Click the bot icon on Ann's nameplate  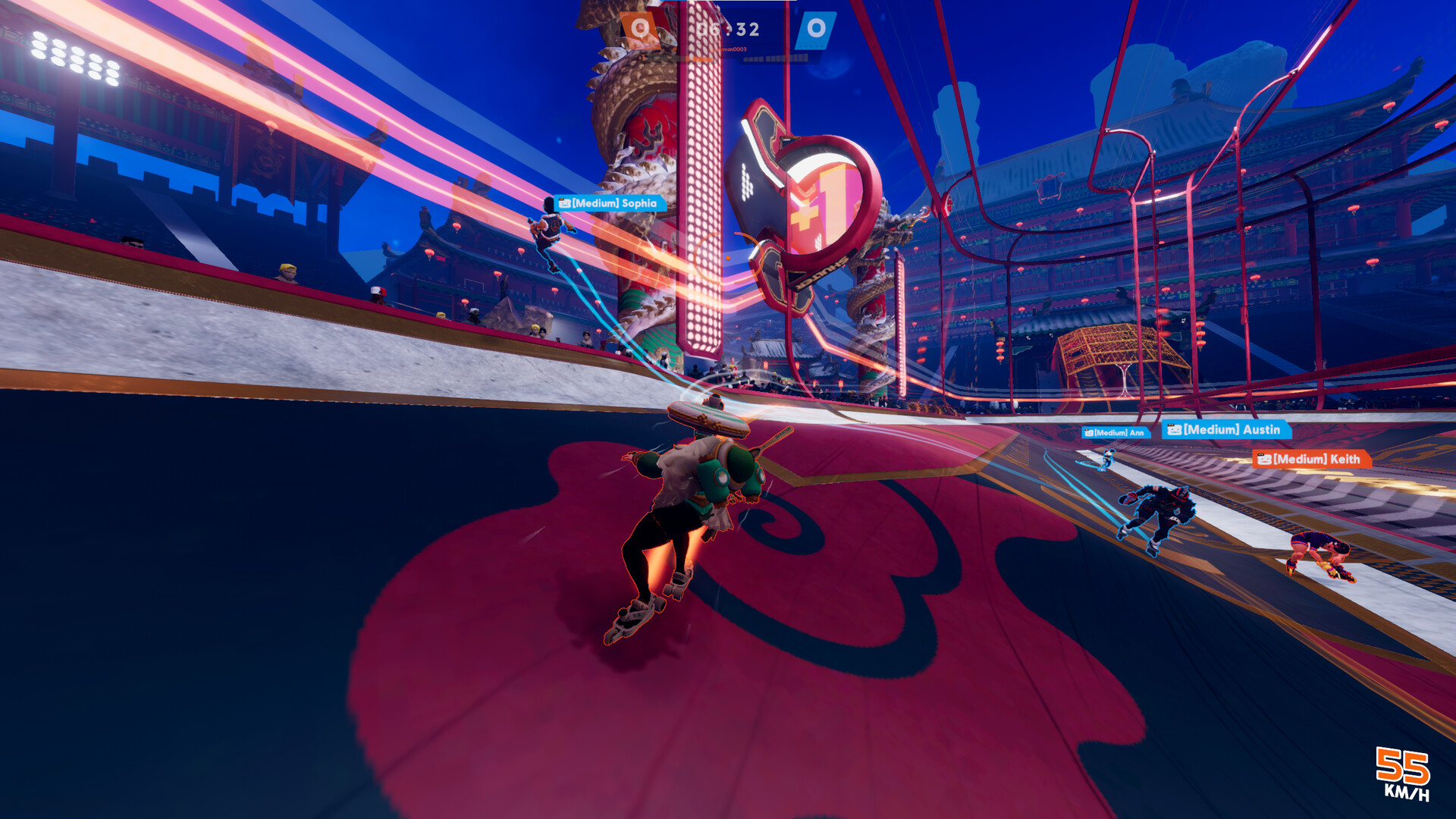coord(1090,431)
